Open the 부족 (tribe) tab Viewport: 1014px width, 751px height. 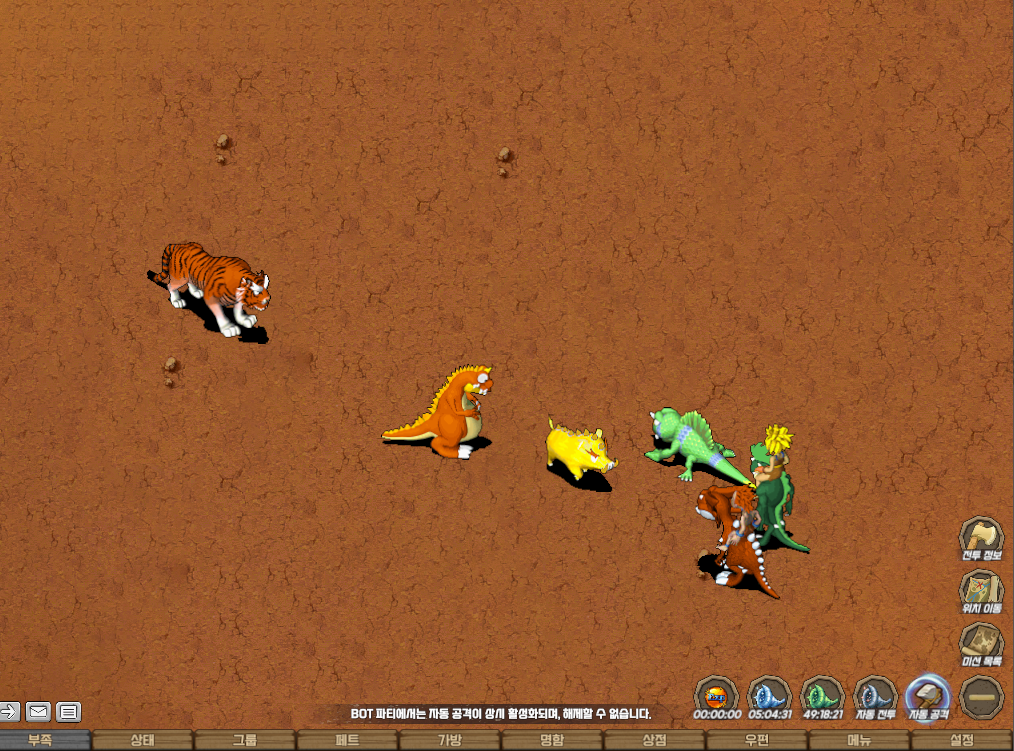point(41,741)
